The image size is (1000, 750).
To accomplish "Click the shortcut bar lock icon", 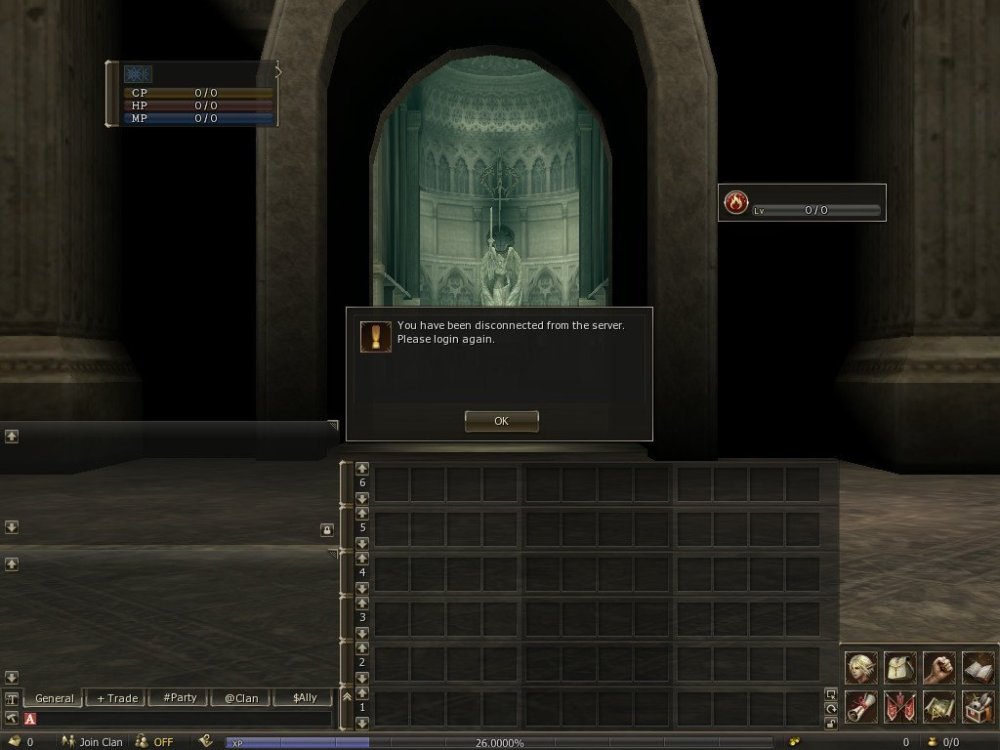I will pos(830,723).
